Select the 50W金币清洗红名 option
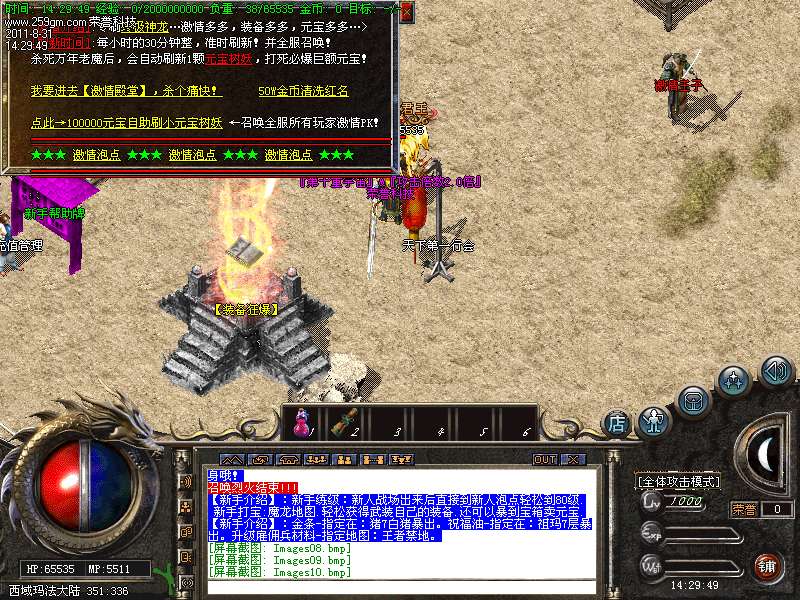Screen dimensions: 800x600 pos(303,91)
